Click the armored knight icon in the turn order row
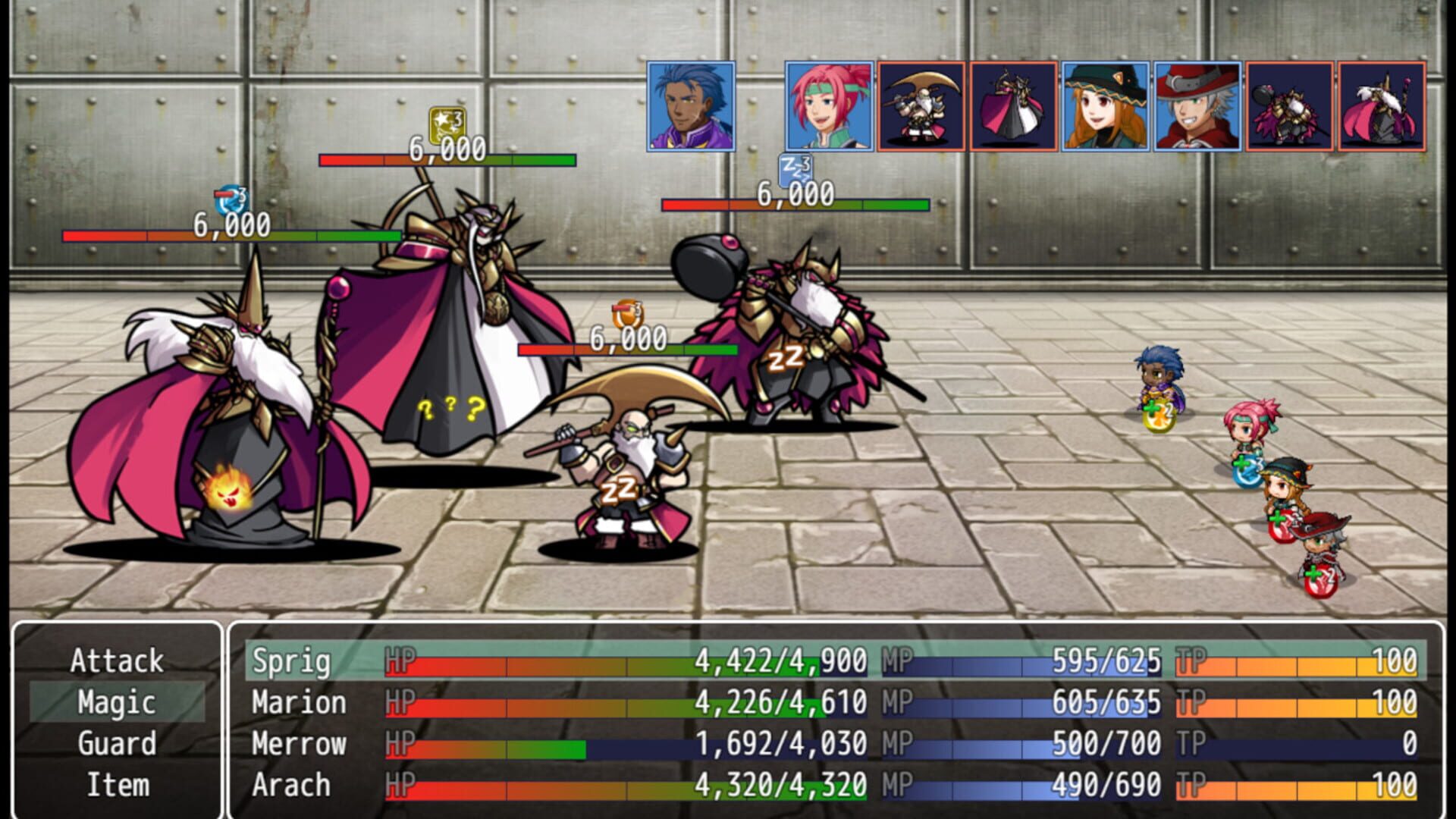1456x819 pixels. [1289, 106]
